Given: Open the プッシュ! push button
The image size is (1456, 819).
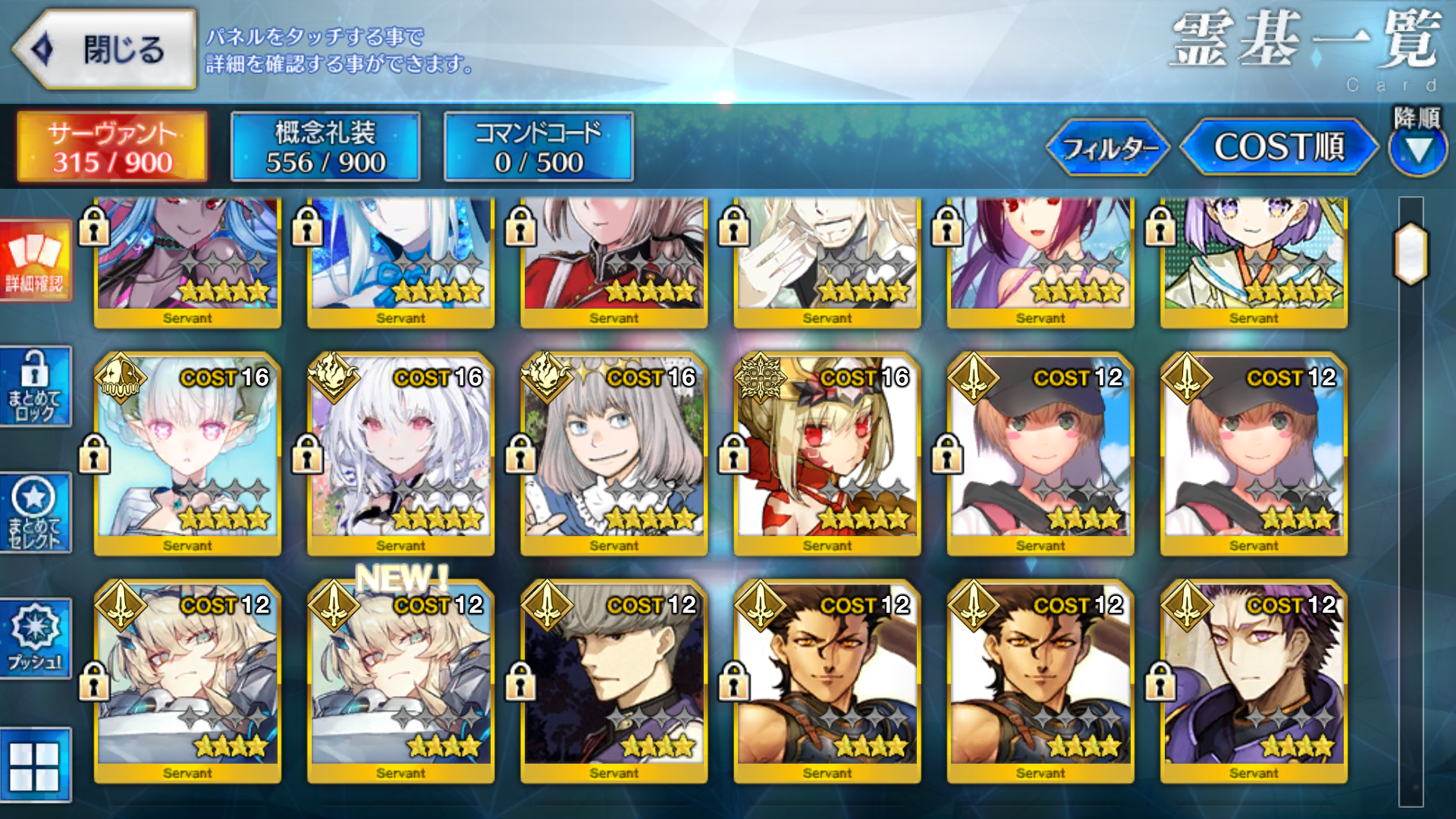Looking at the screenshot, I should tap(35, 639).
